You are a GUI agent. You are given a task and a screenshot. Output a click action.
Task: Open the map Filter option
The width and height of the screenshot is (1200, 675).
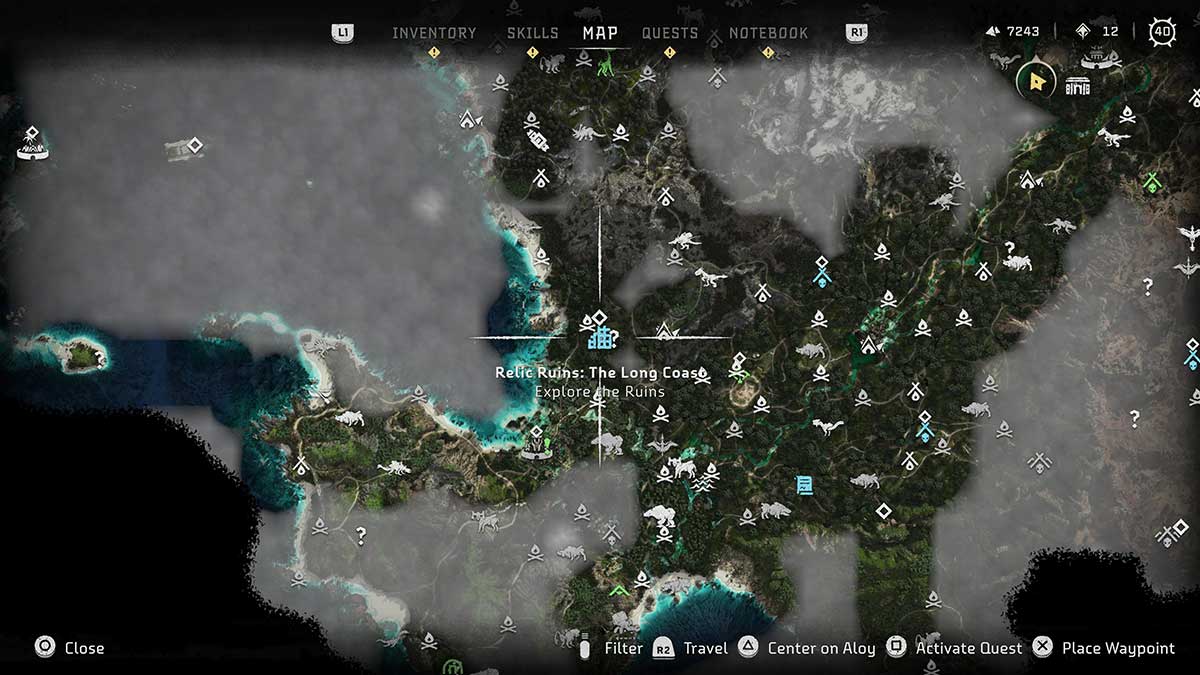[623, 648]
